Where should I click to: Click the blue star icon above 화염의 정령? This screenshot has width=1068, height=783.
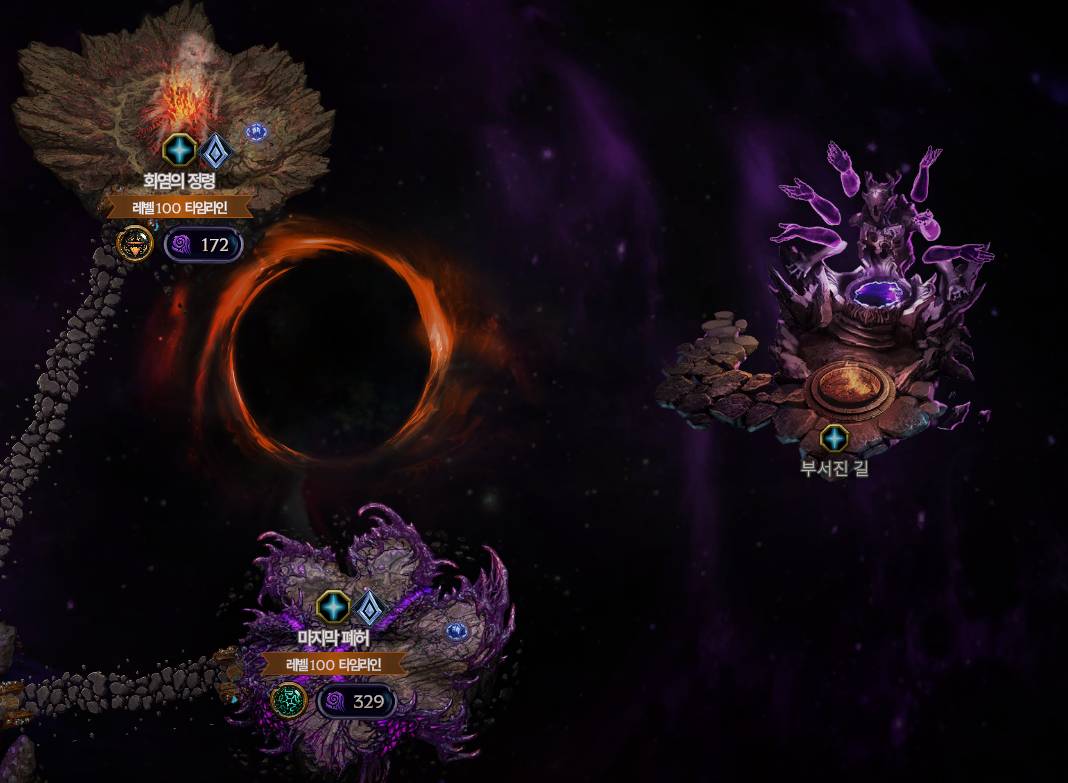pos(179,150)
